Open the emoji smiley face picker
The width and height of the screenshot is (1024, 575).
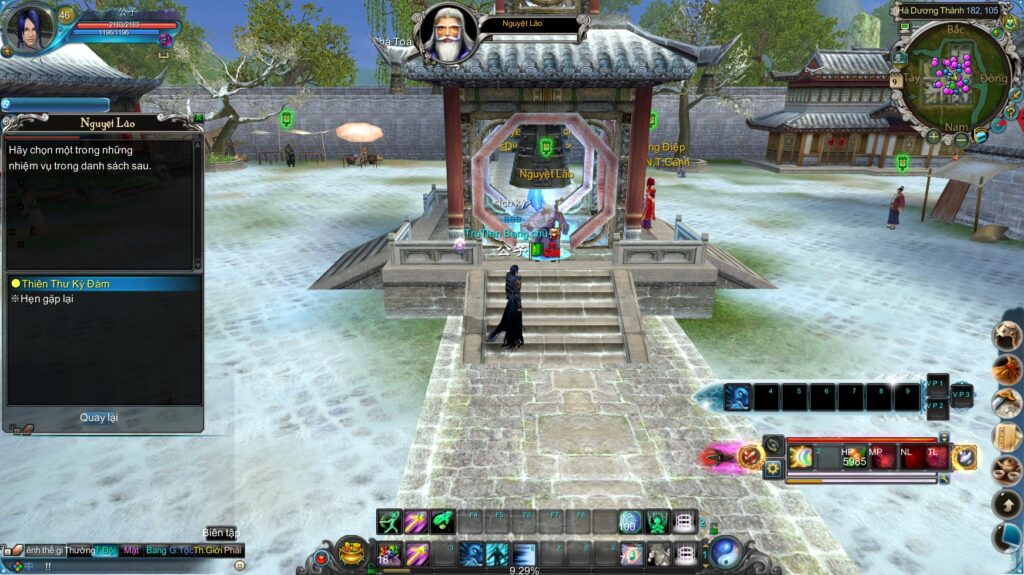[239, 565]
